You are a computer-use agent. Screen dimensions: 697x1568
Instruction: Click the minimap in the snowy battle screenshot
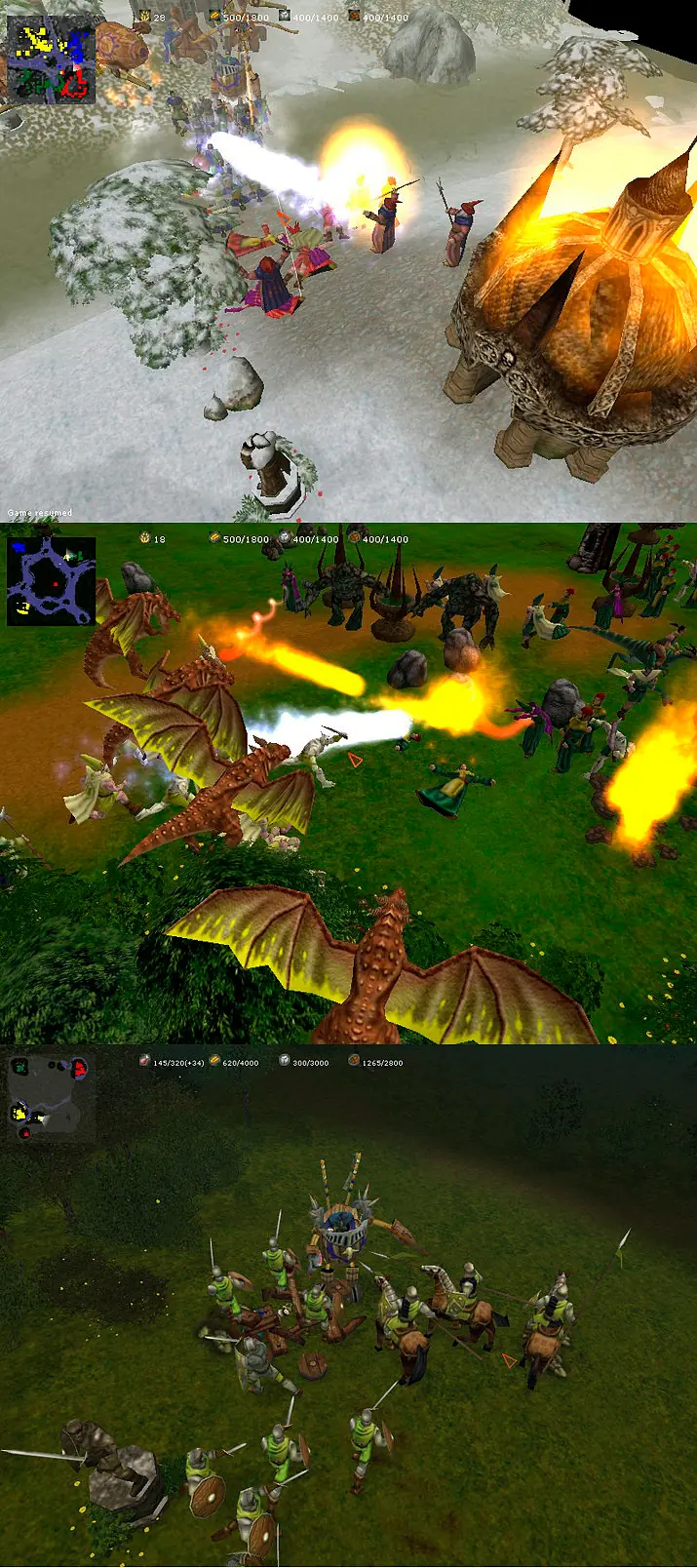click(x=51, y=60)
